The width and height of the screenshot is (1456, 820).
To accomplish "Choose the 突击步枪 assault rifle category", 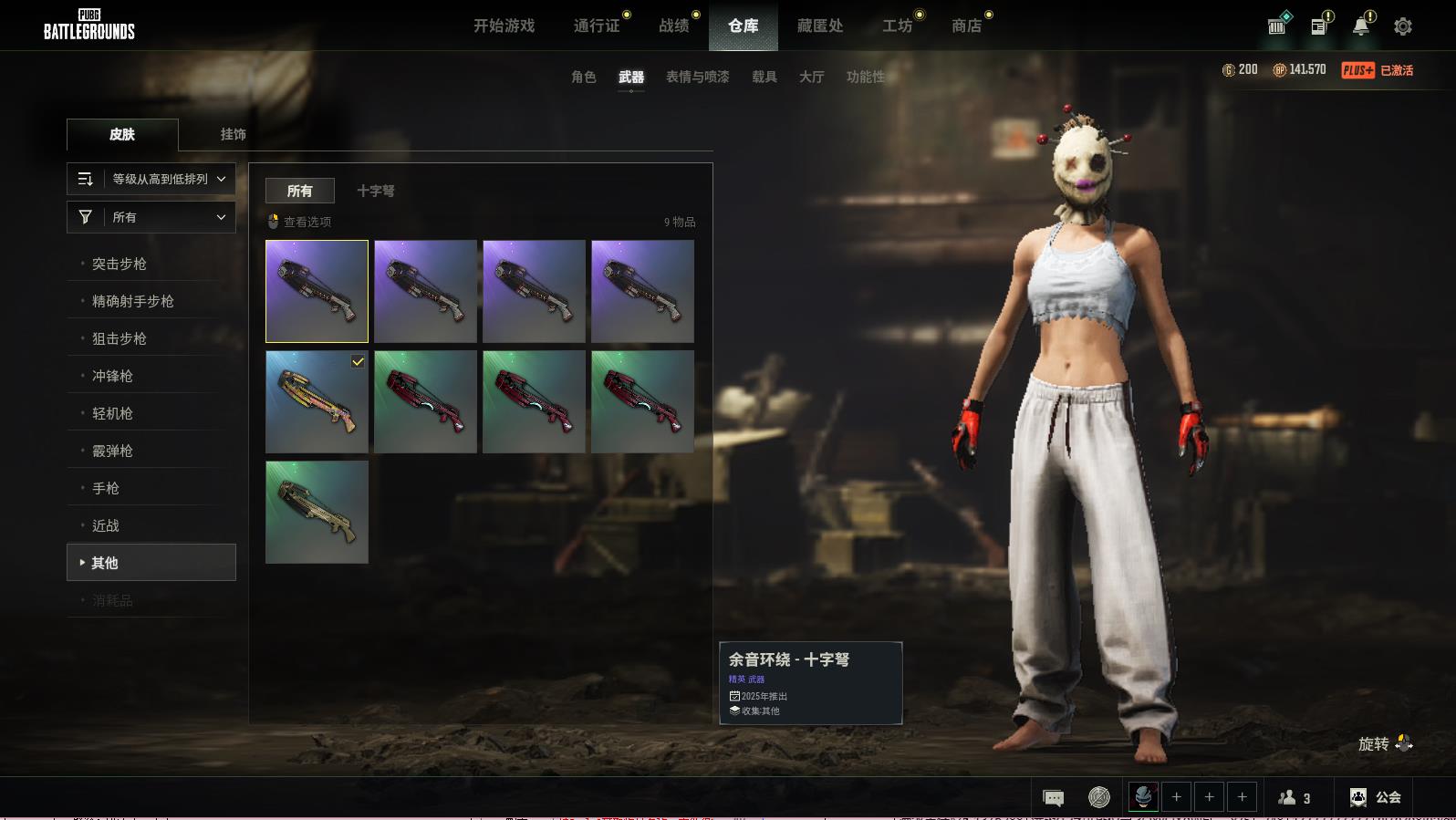I will (120, 264).
